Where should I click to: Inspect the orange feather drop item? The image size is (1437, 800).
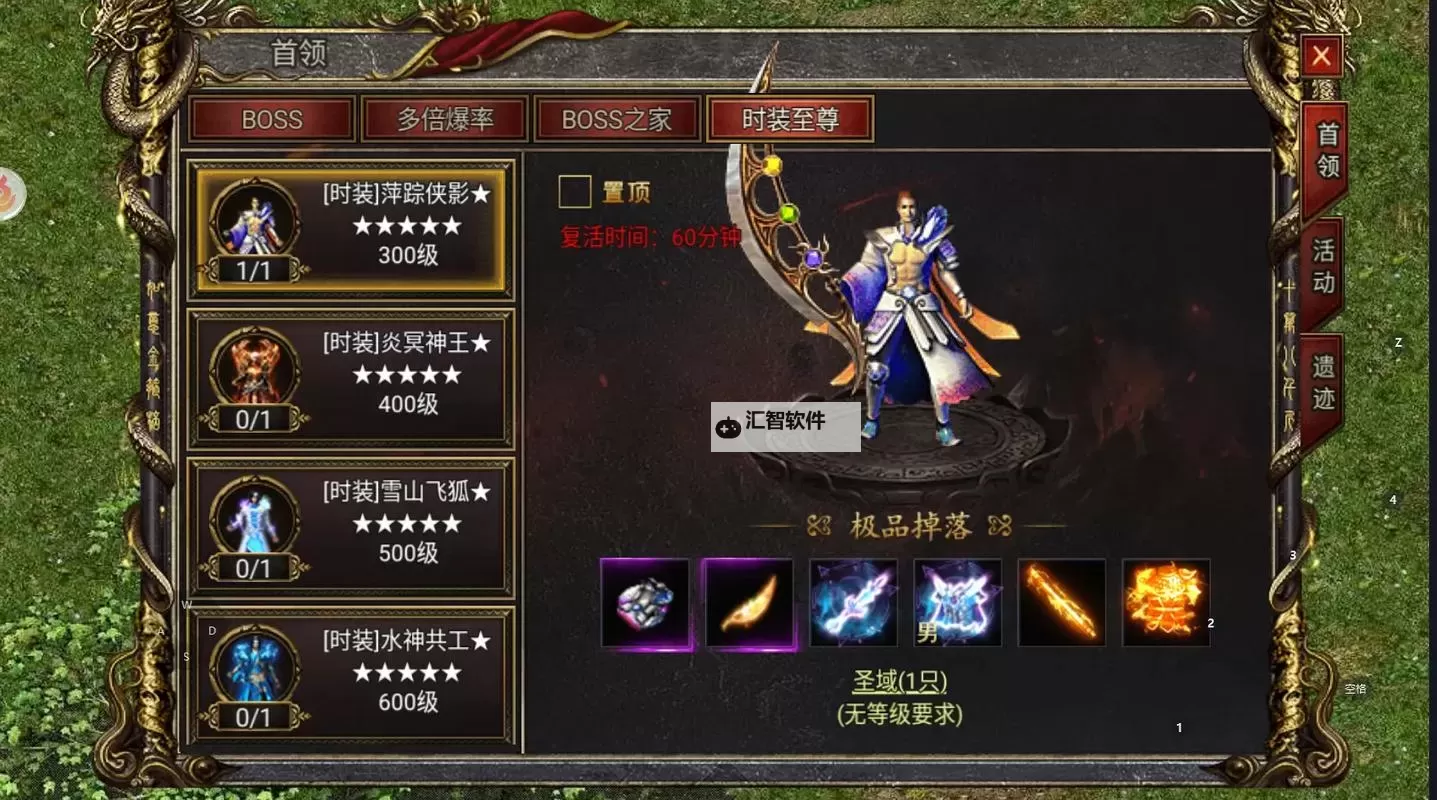click(x=749, y=603)
